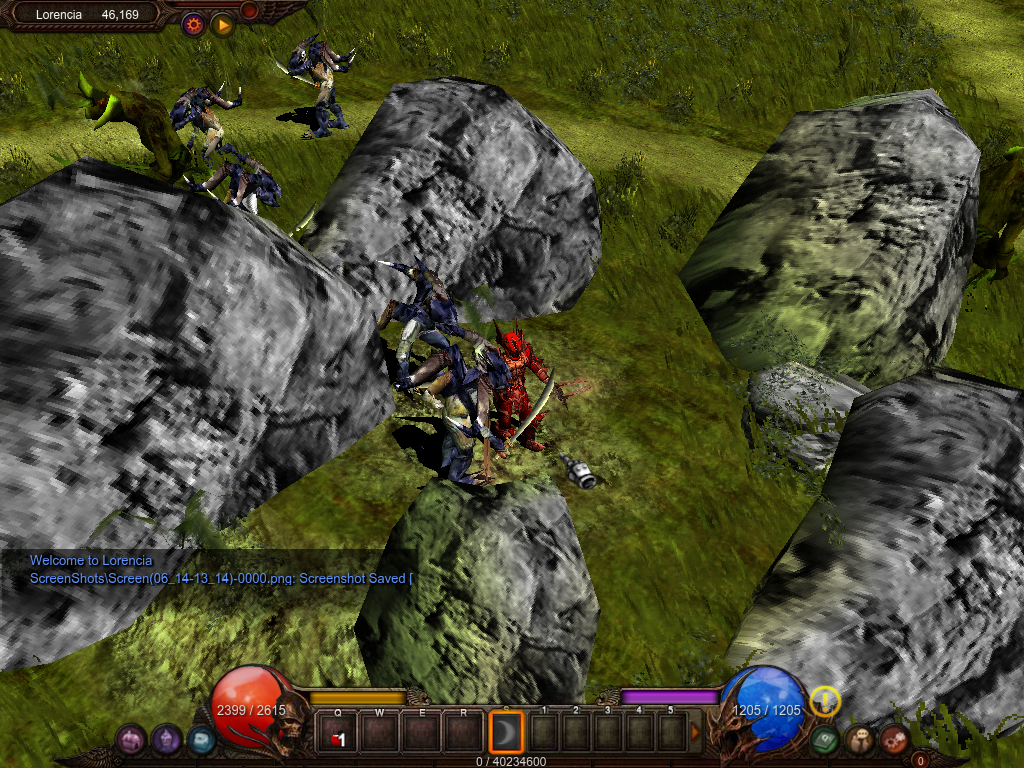Click the yellow exclamation mark alert icon

coord(825,702)
